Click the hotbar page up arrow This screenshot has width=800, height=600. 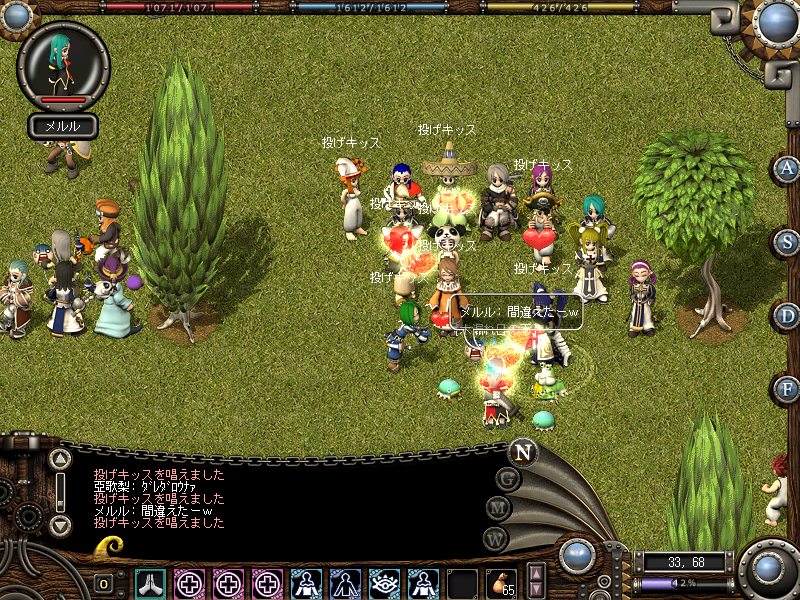(536, 574)
